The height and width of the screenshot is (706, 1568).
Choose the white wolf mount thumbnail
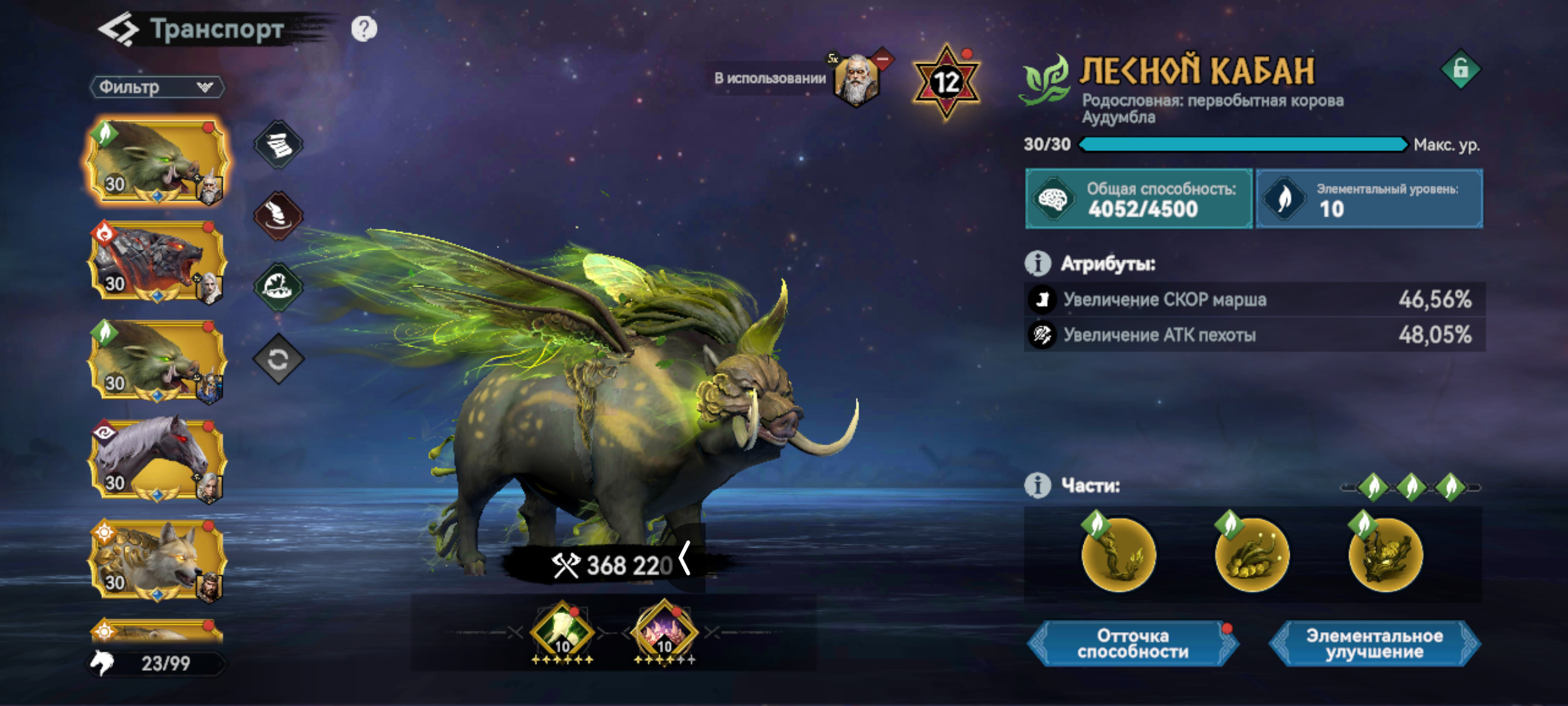[157, 560]
